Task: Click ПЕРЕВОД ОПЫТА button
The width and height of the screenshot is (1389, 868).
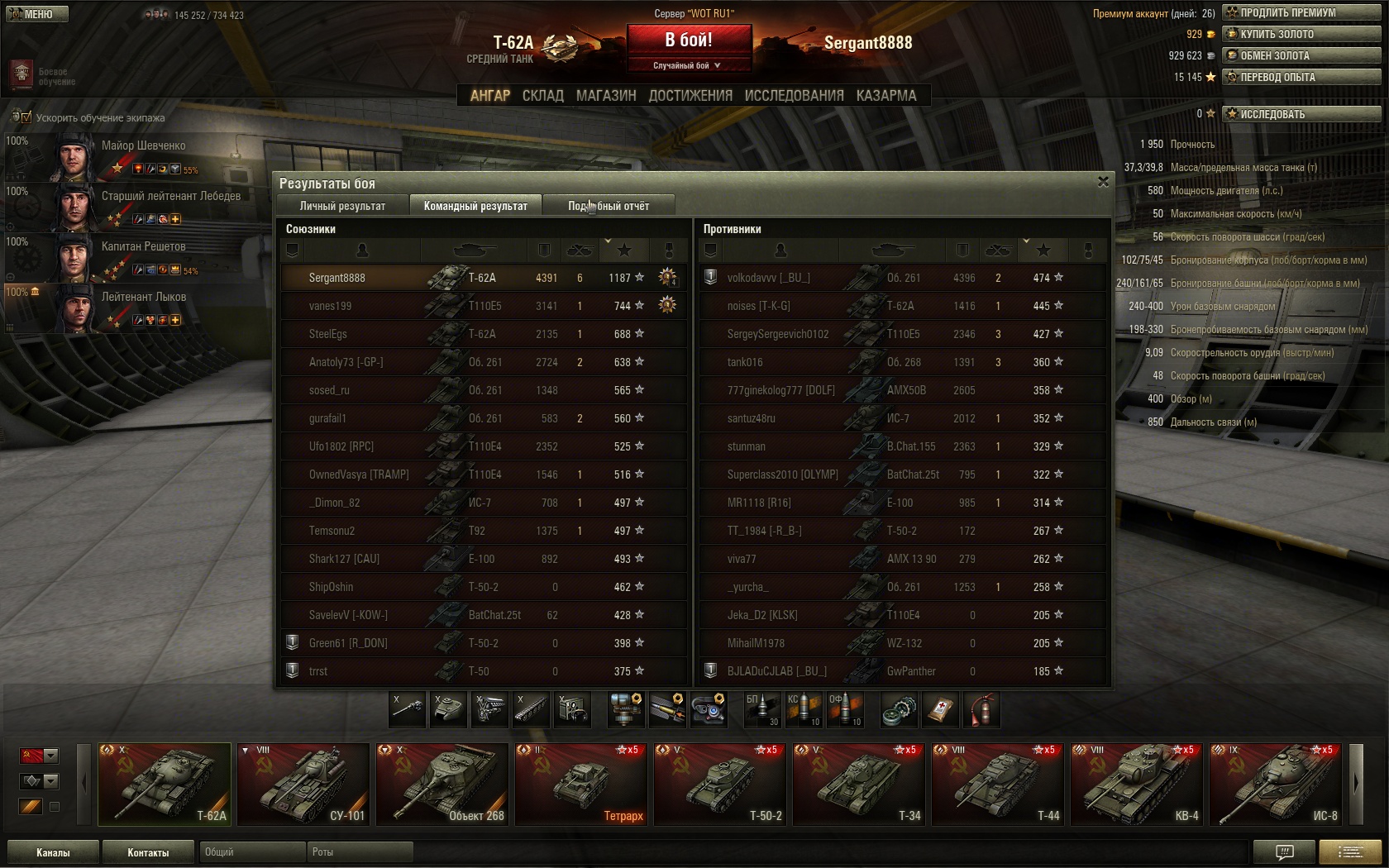Action: [x=1301, y=77]
